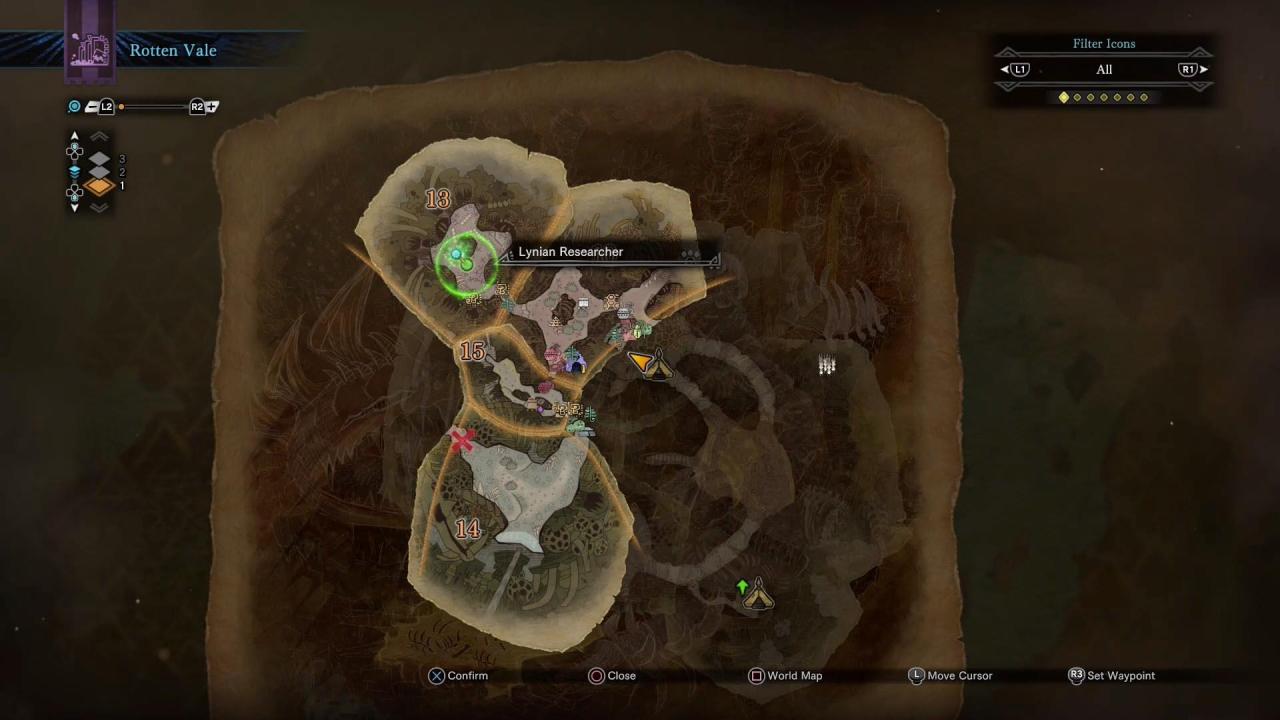Viewport: 1280px width, 720px height.
Task: Select the white bone pile marker
Action: pyautogui.click(x=827, y=366)
